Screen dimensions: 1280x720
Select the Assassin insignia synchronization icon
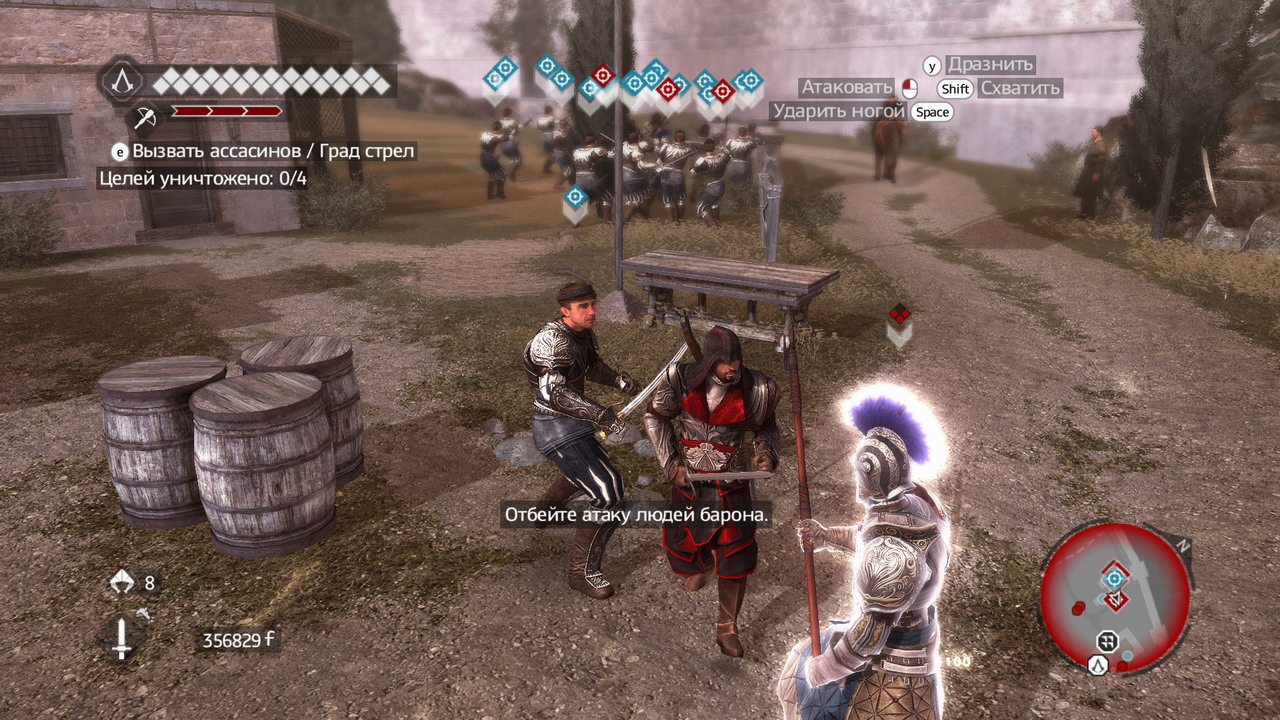tap(122, 80)
